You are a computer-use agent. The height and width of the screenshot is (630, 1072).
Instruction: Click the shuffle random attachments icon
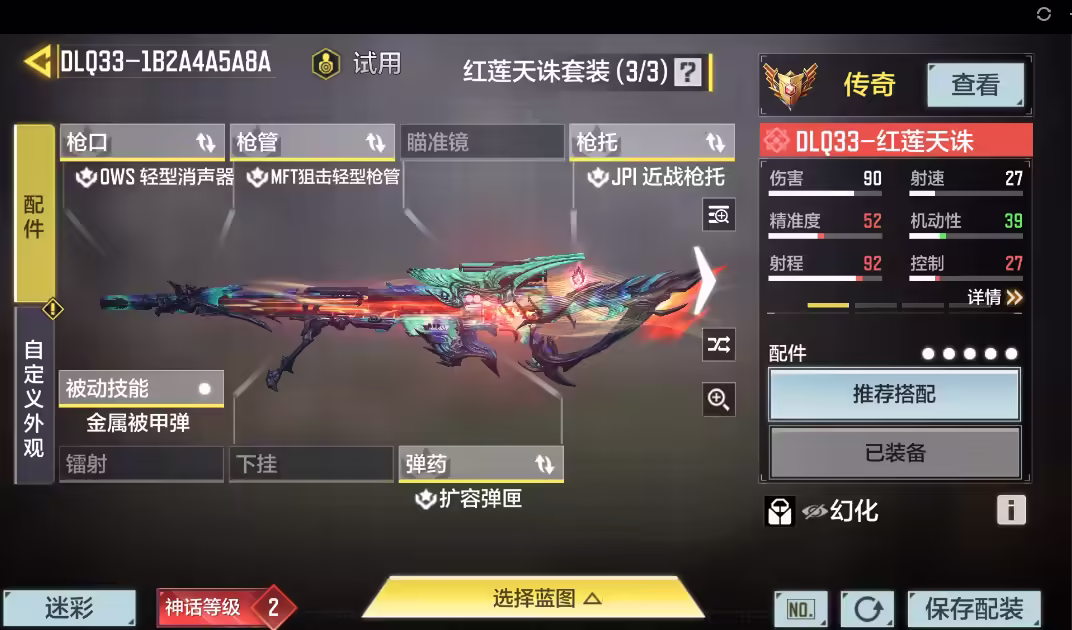click(x=718, y=345)
